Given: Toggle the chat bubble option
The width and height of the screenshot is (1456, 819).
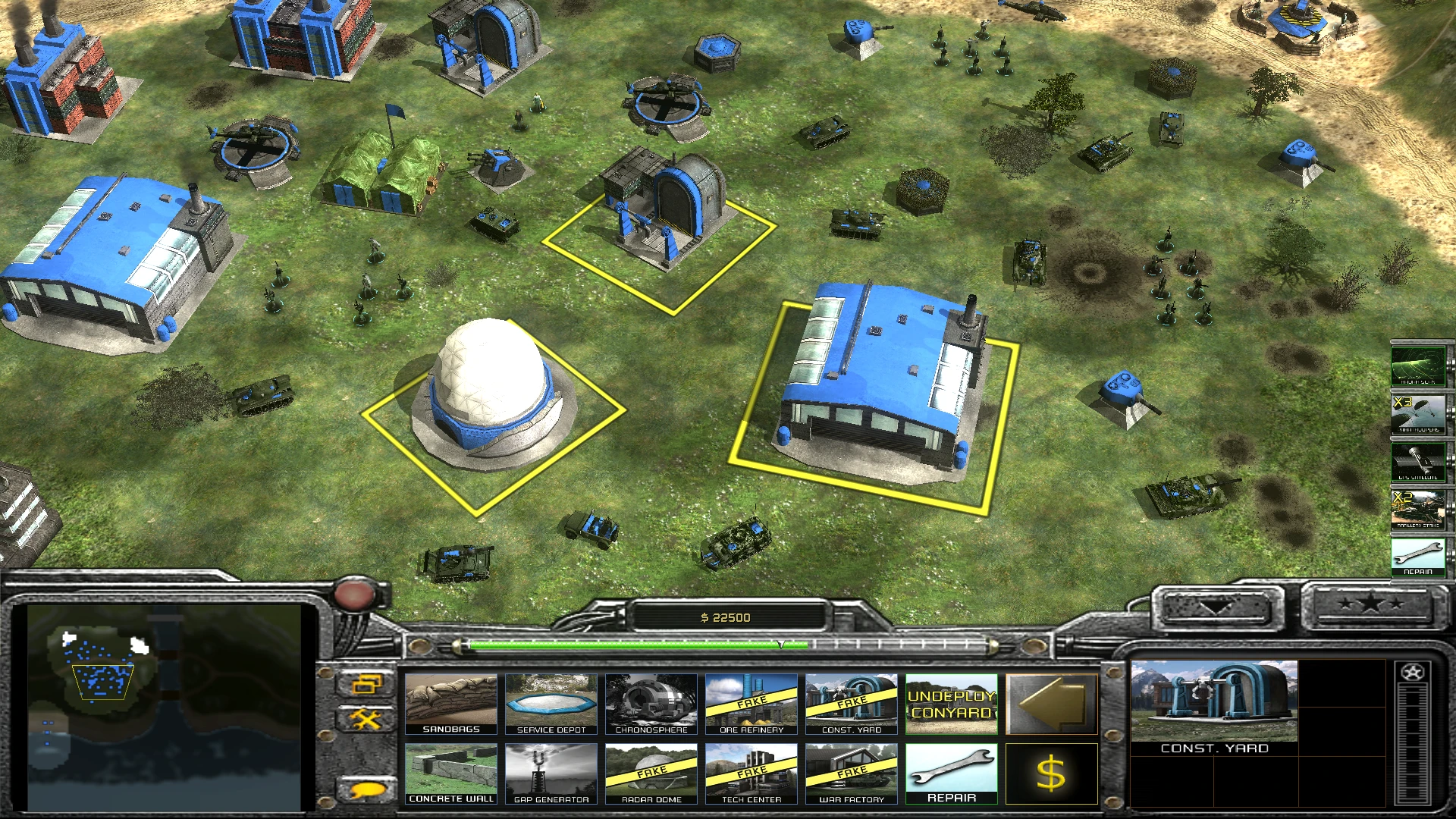Looking at the screenshot, I should pos(366,789).
